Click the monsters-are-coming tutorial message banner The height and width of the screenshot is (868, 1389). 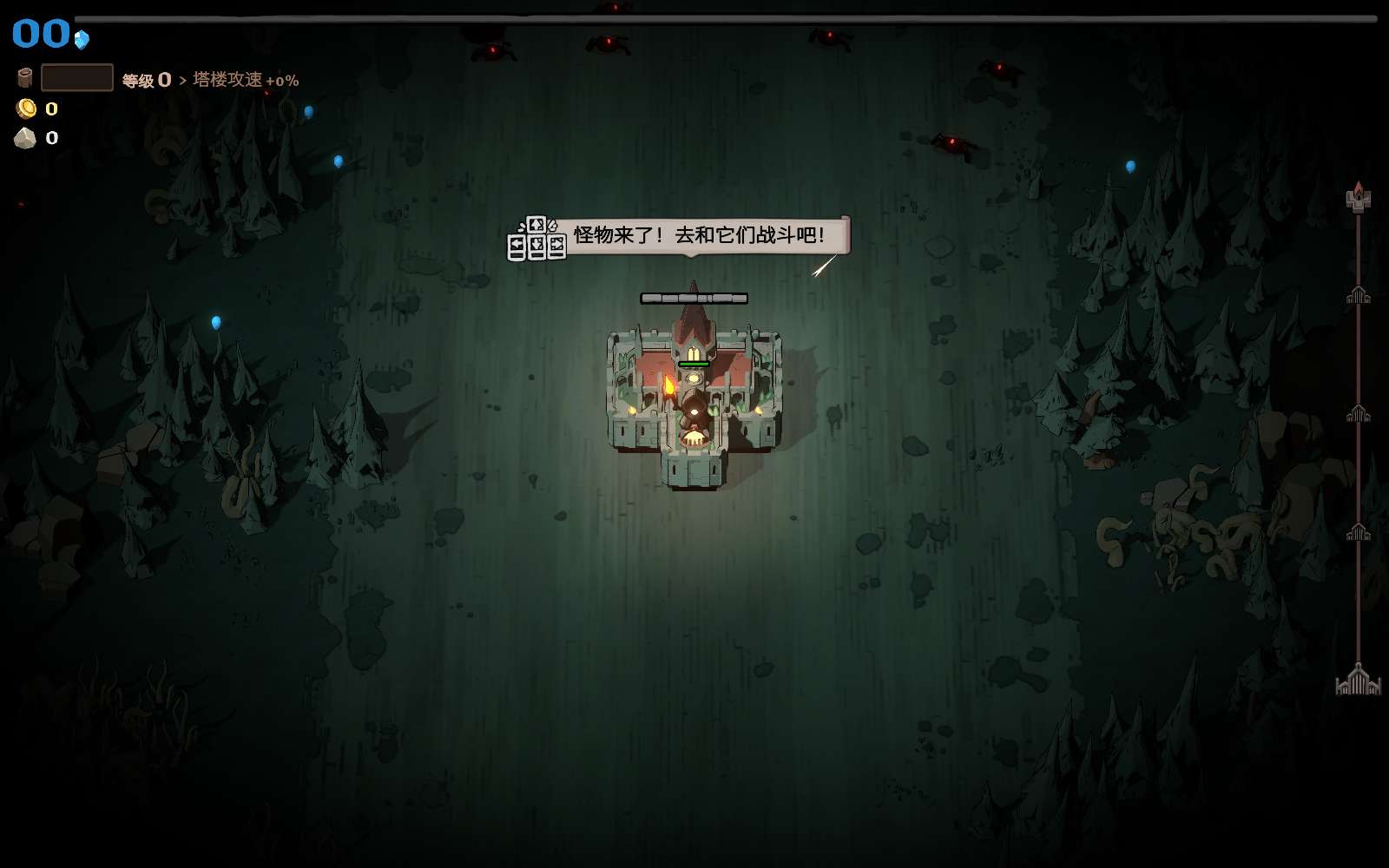point(698,235)
